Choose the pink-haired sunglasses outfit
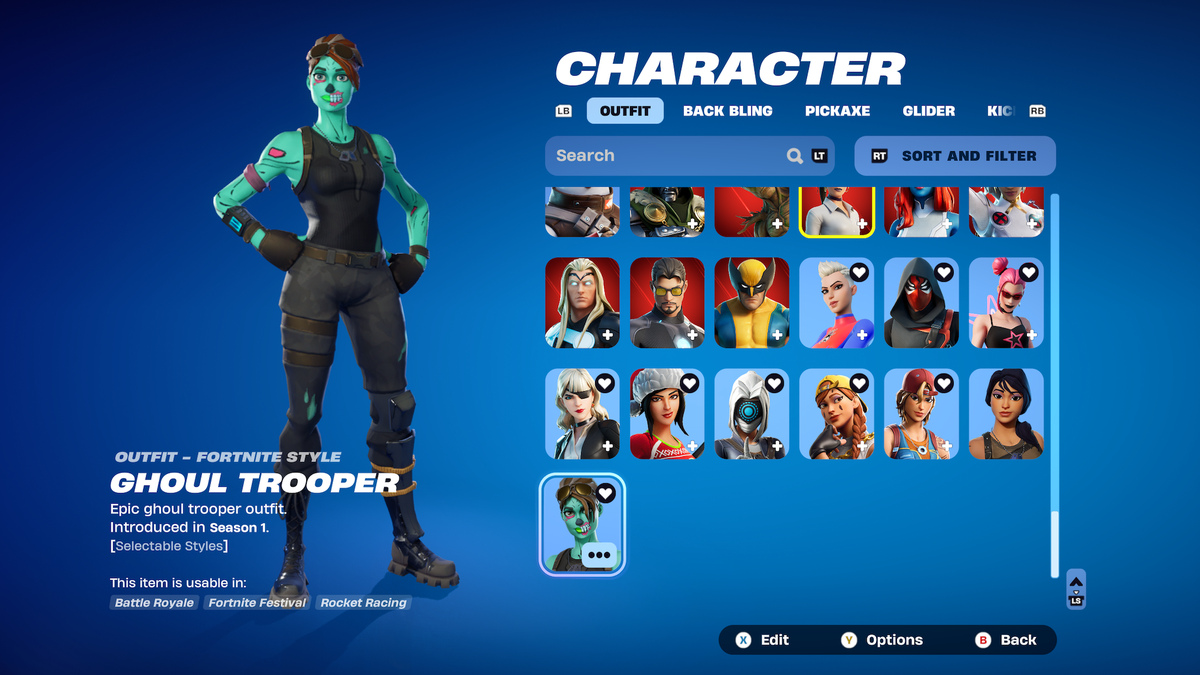 point(1006,303)
